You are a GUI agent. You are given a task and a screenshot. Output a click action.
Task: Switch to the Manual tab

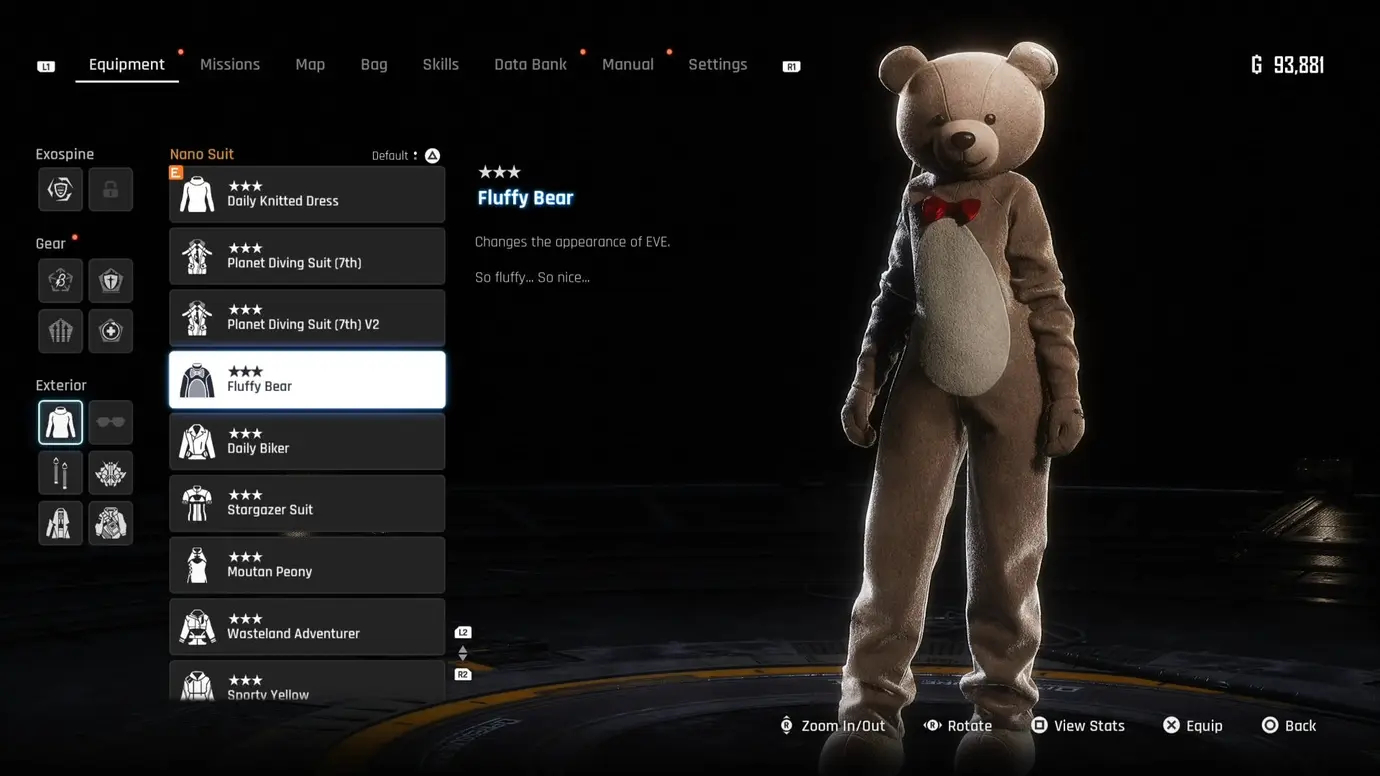pos(627,65)
